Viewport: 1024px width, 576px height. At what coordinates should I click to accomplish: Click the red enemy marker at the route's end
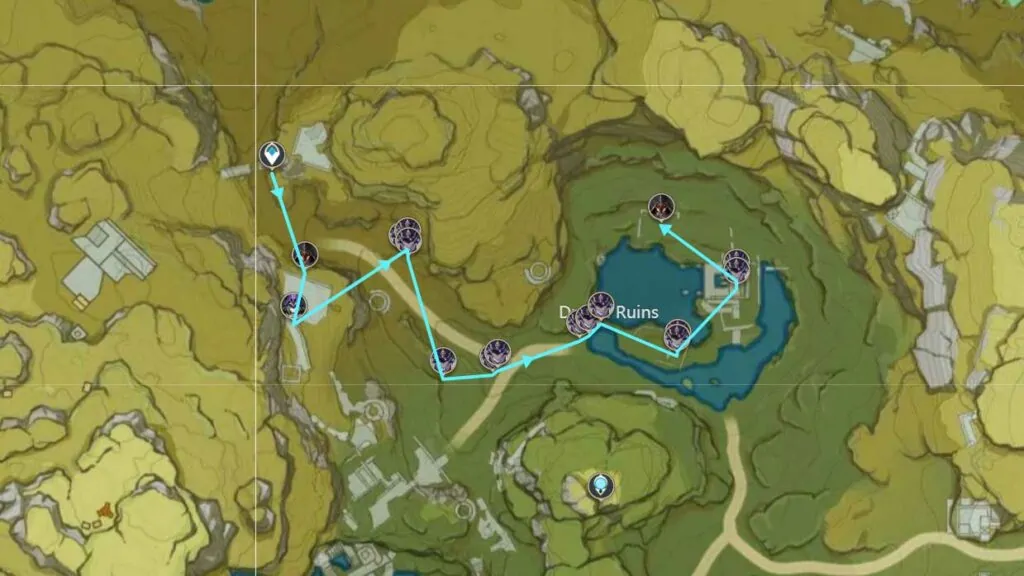coord(660,208)
